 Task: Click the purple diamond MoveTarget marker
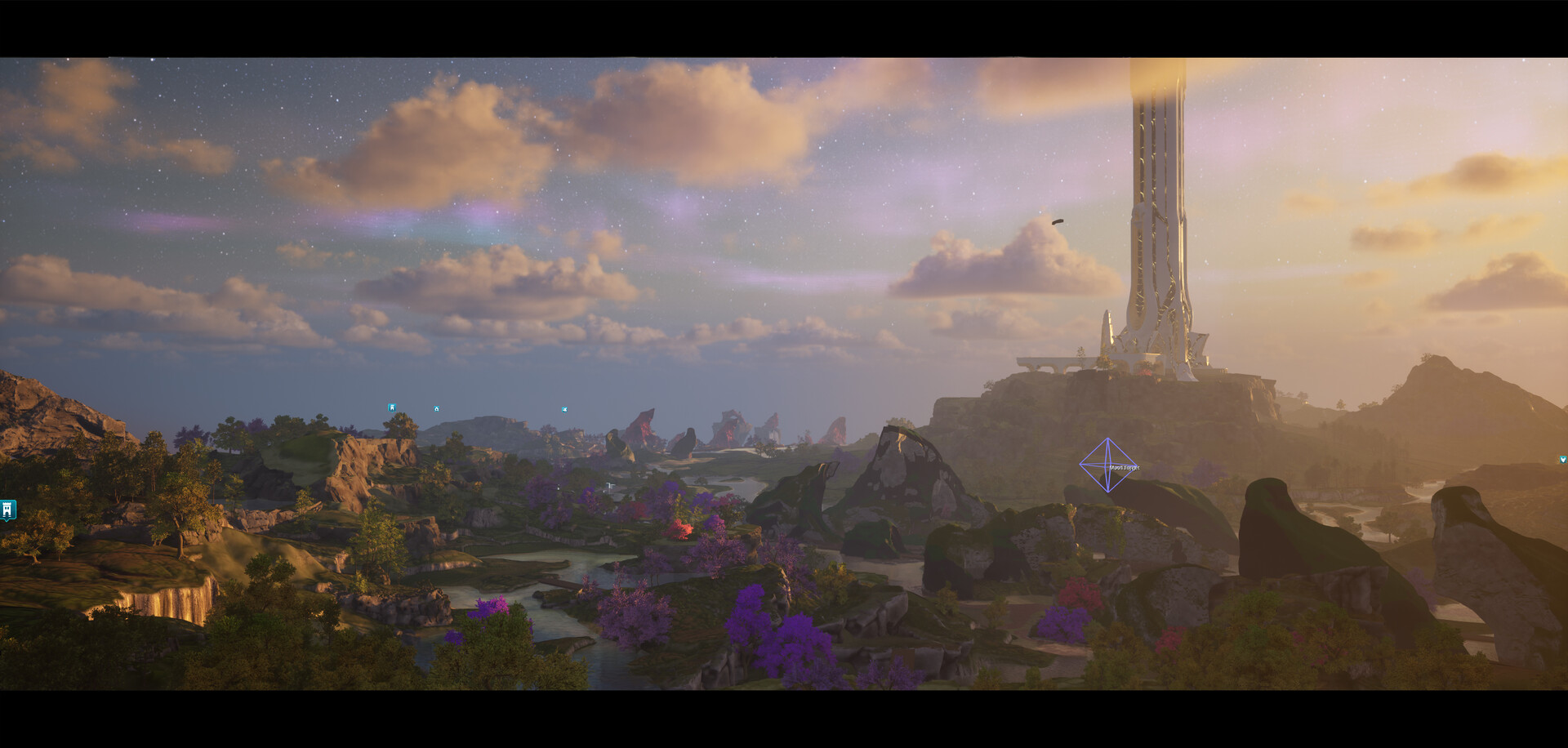point(1107,465)
